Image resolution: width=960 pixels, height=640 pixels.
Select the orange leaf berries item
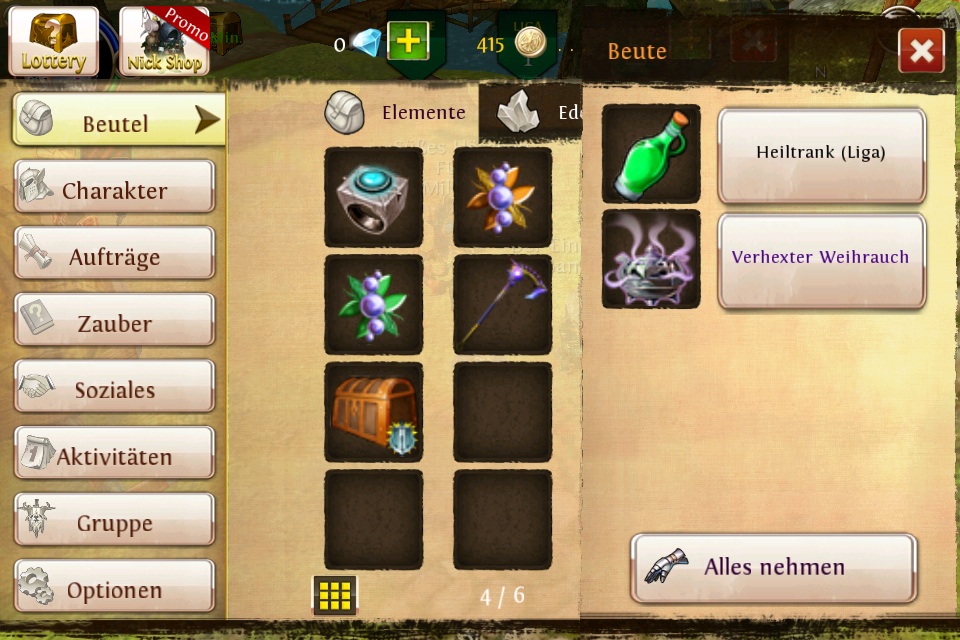(502, 197)
